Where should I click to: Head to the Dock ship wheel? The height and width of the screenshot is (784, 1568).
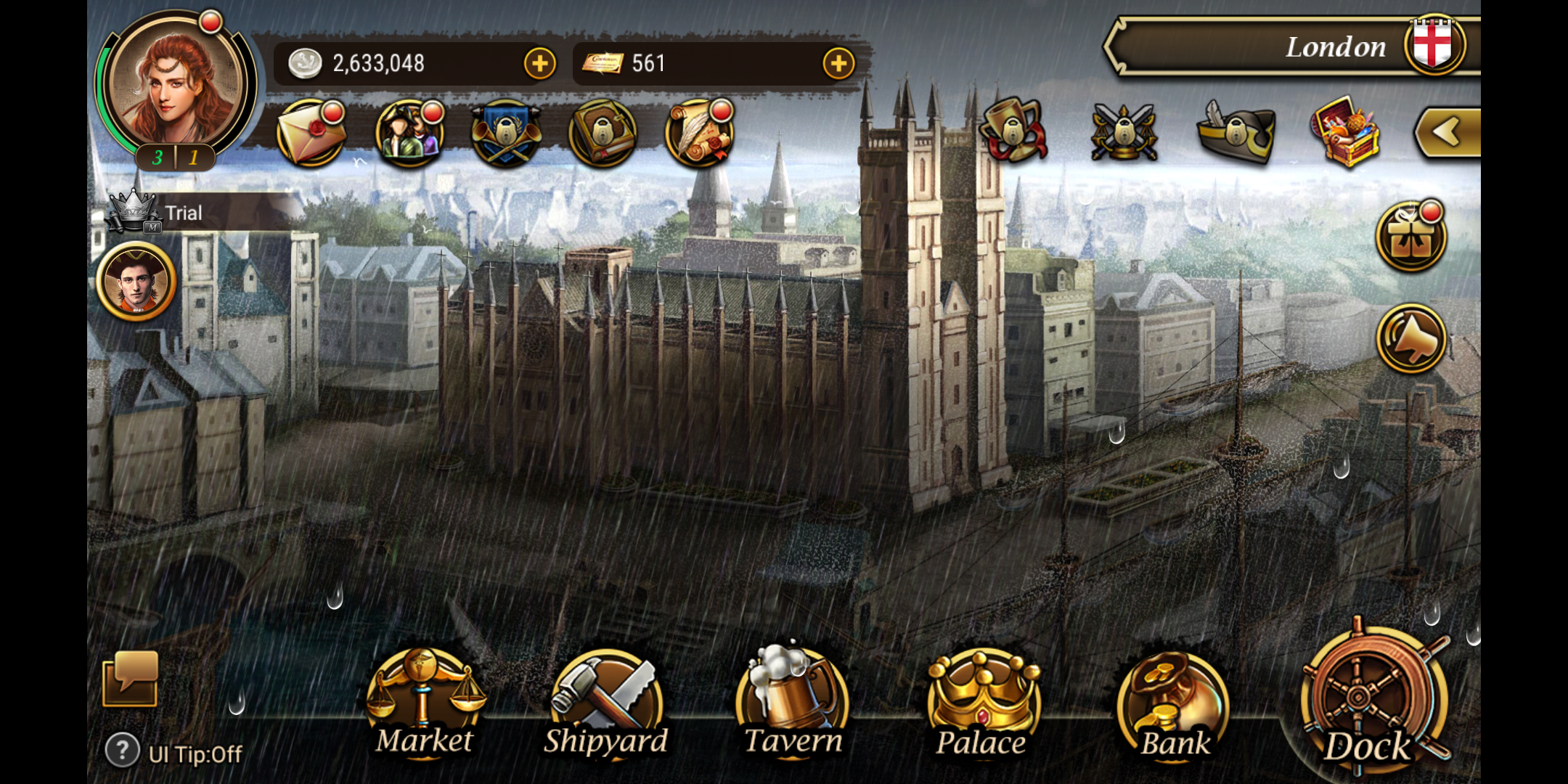pos(1368,701)
